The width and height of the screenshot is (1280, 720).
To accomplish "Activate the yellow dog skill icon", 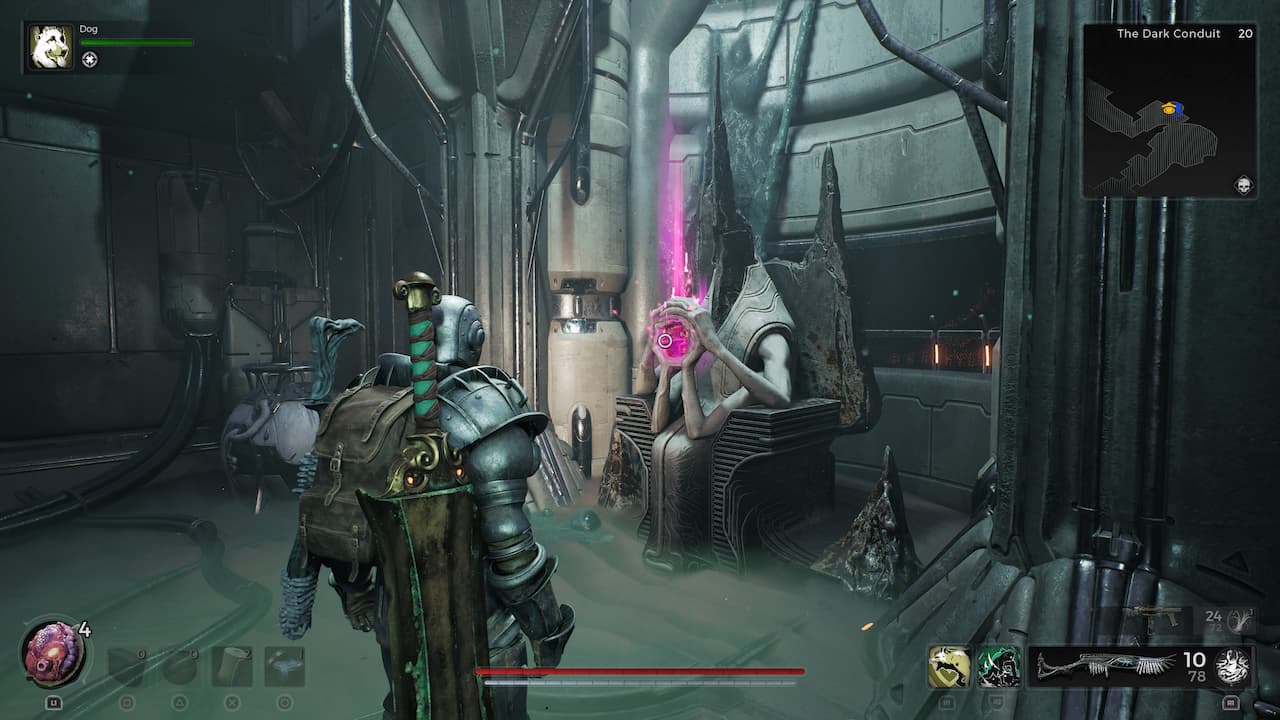I will (948, 665).
